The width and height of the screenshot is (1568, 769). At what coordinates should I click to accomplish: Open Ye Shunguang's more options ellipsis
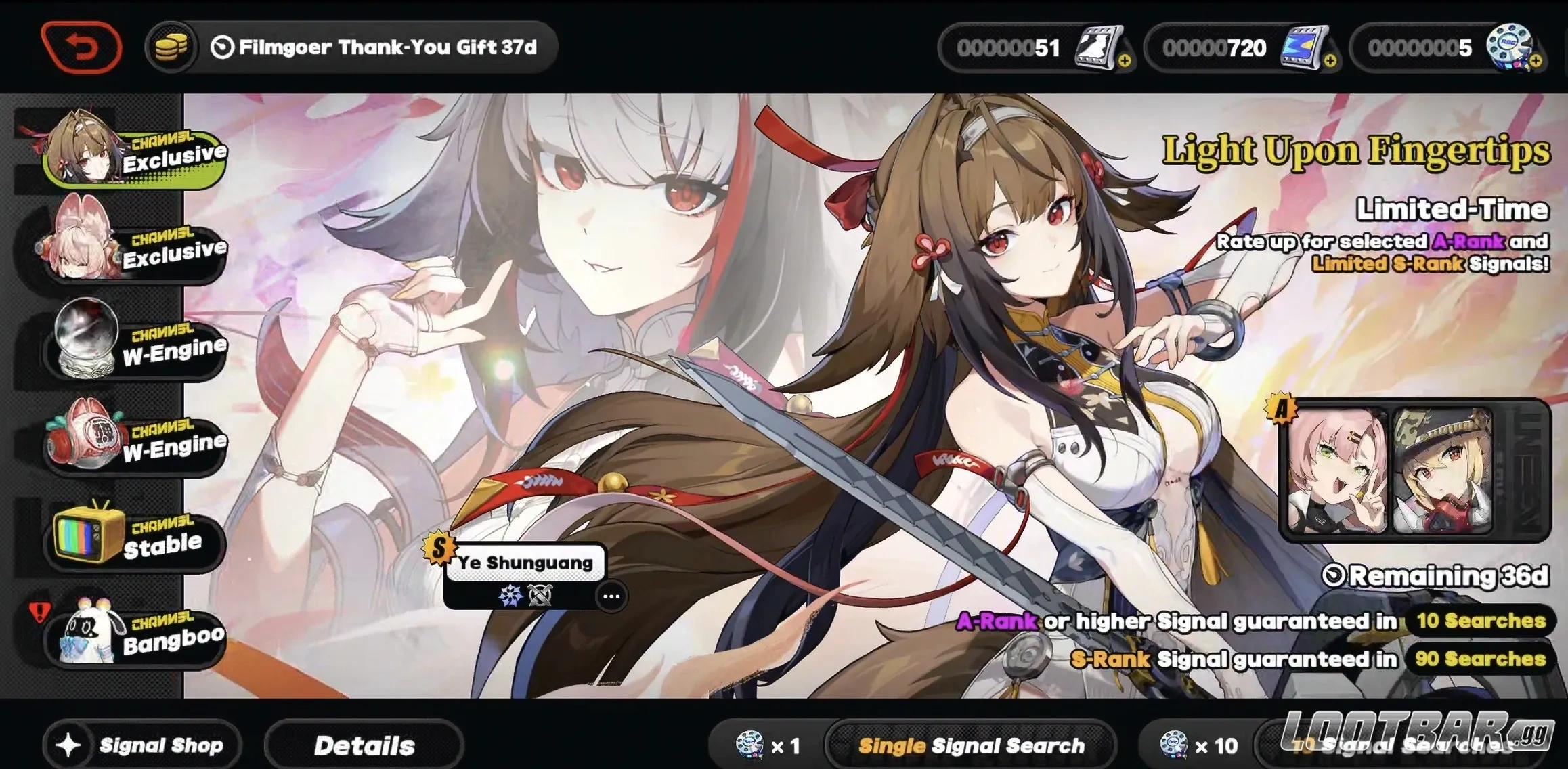pos(611,596)
